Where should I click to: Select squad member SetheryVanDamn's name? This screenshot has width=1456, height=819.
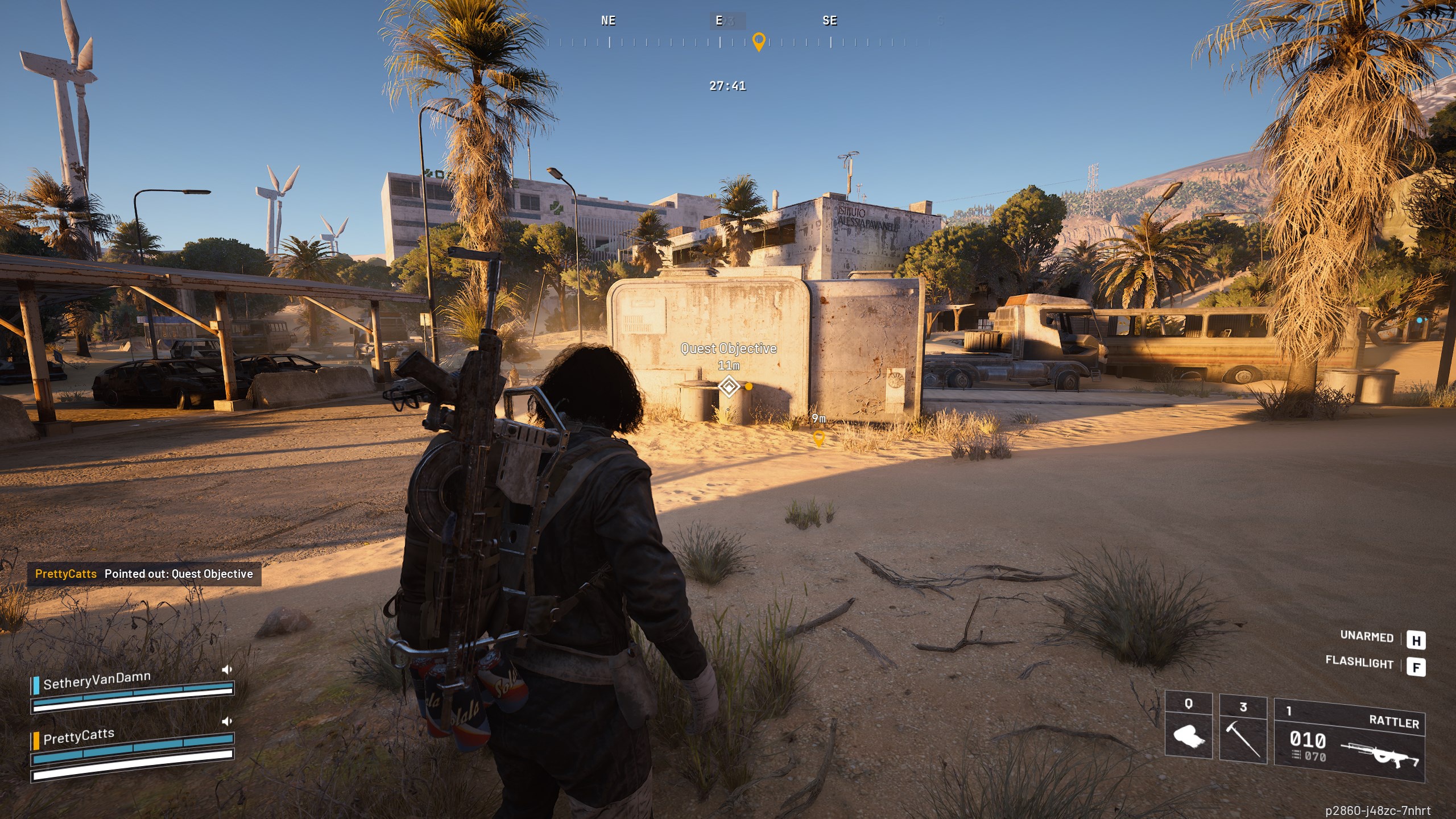[97, 680]
